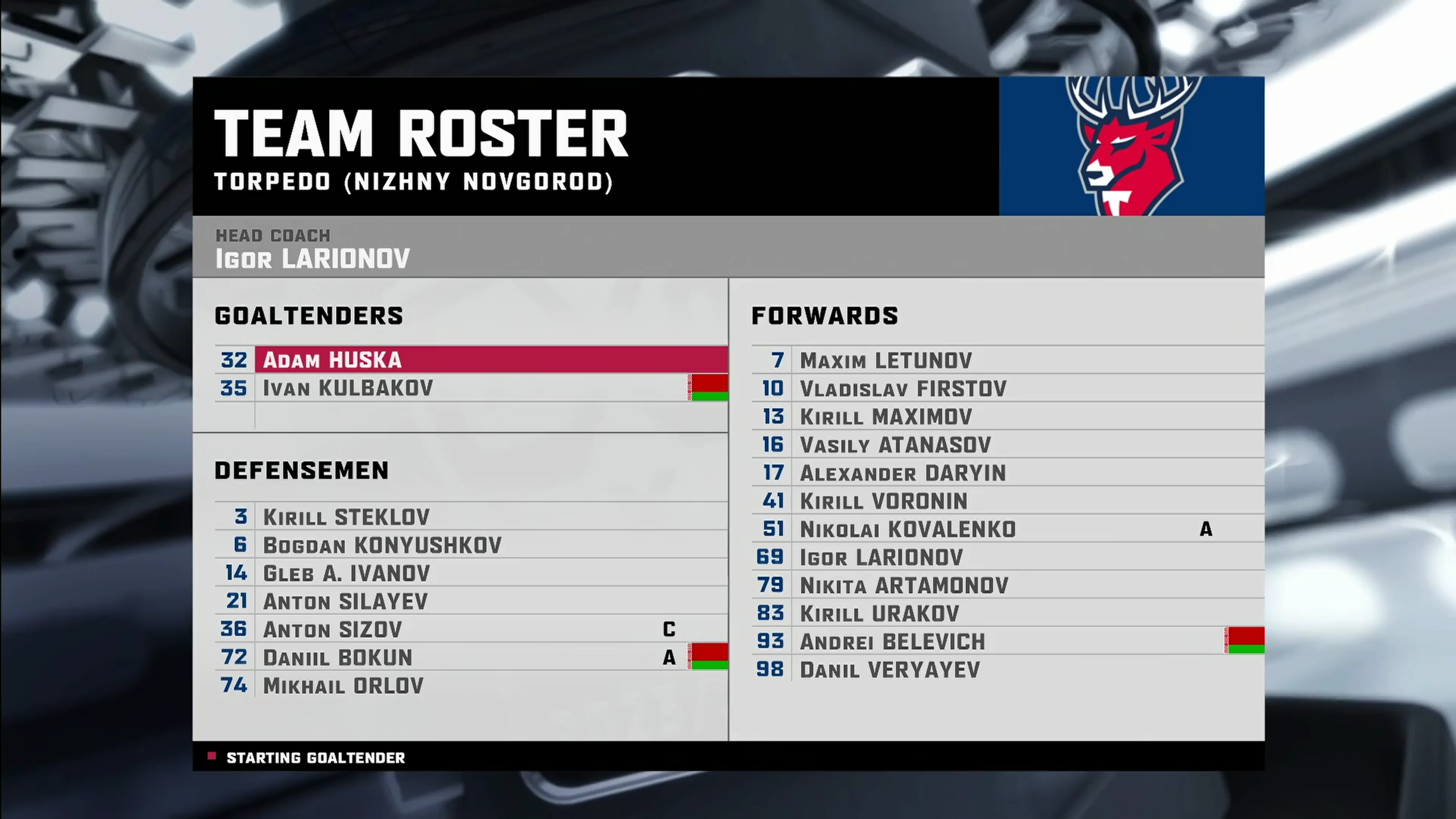The image size is (1456, 819).
Task: Select Gleb A. Ivanov row
Action: click(x=346, y=573)
